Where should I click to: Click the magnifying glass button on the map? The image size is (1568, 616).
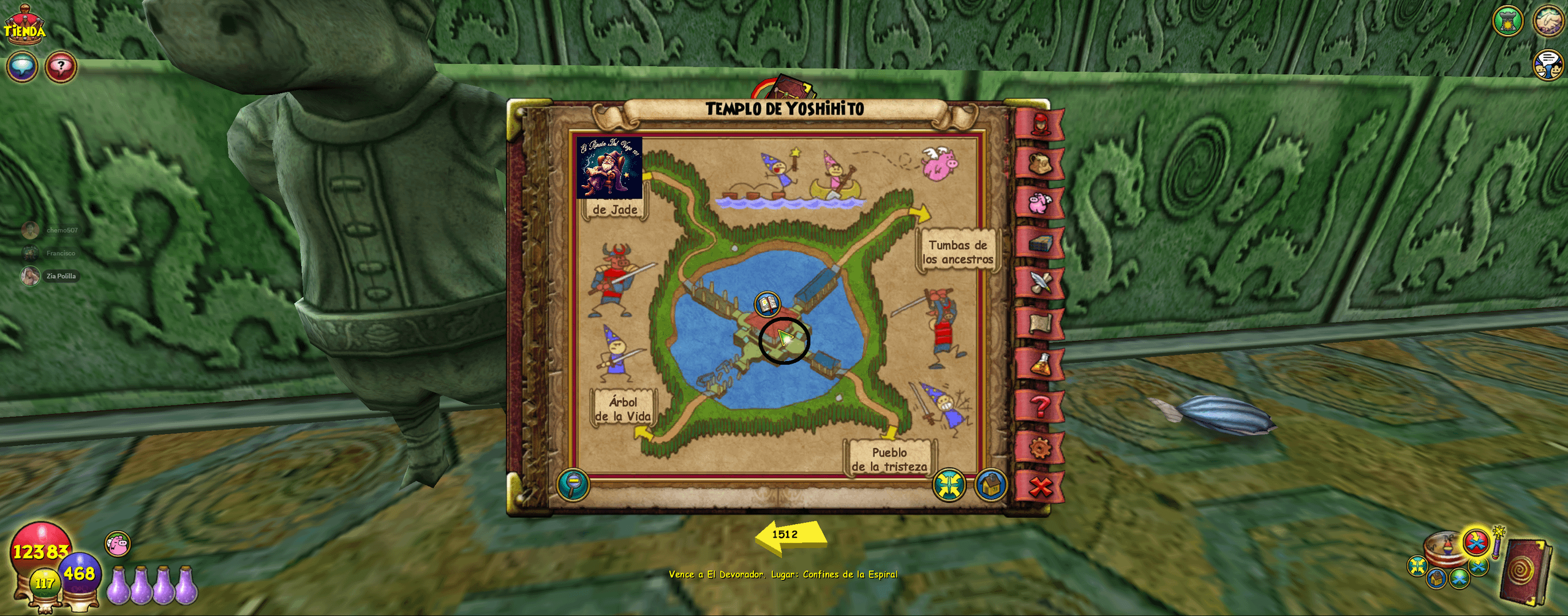pos(573,485)
